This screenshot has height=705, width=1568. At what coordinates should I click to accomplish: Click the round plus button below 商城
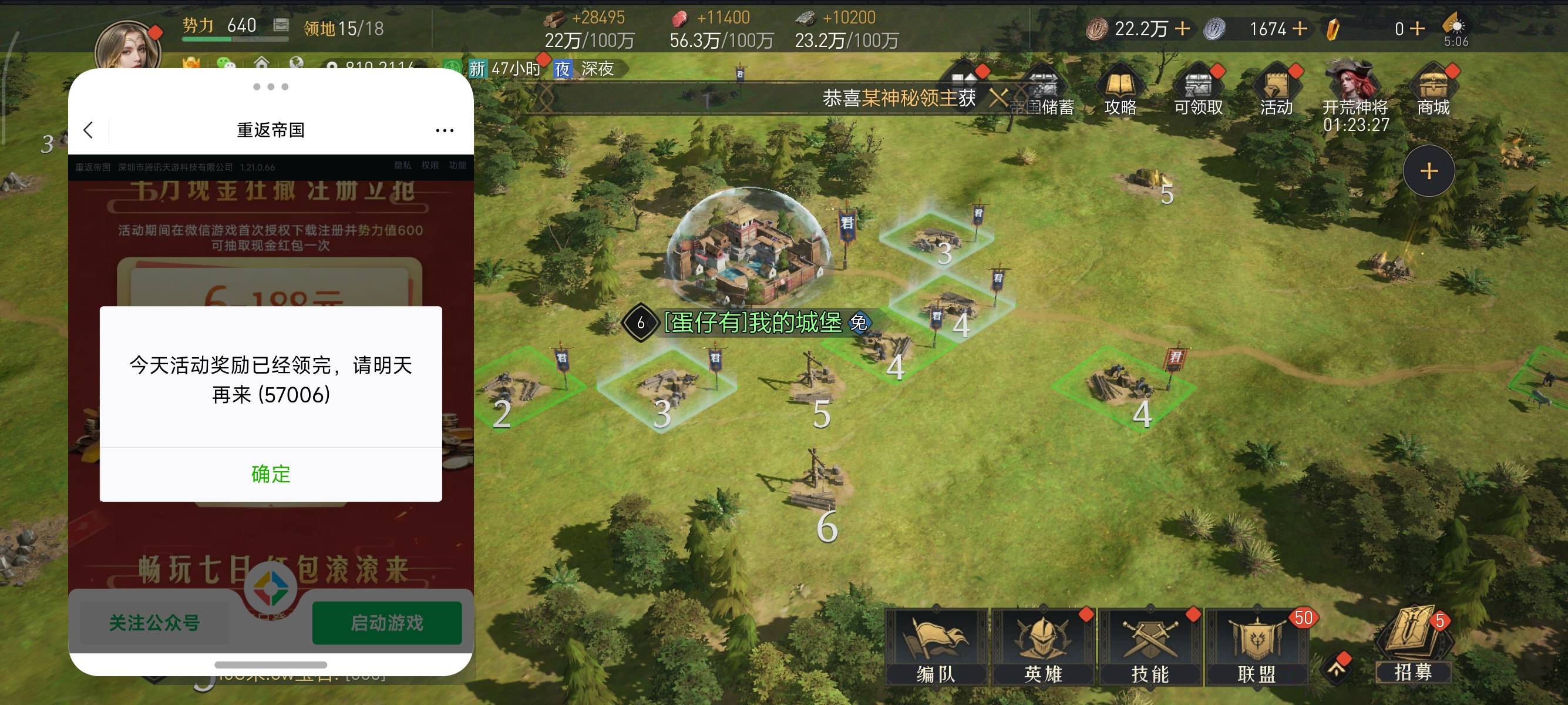click(1429, 171)
